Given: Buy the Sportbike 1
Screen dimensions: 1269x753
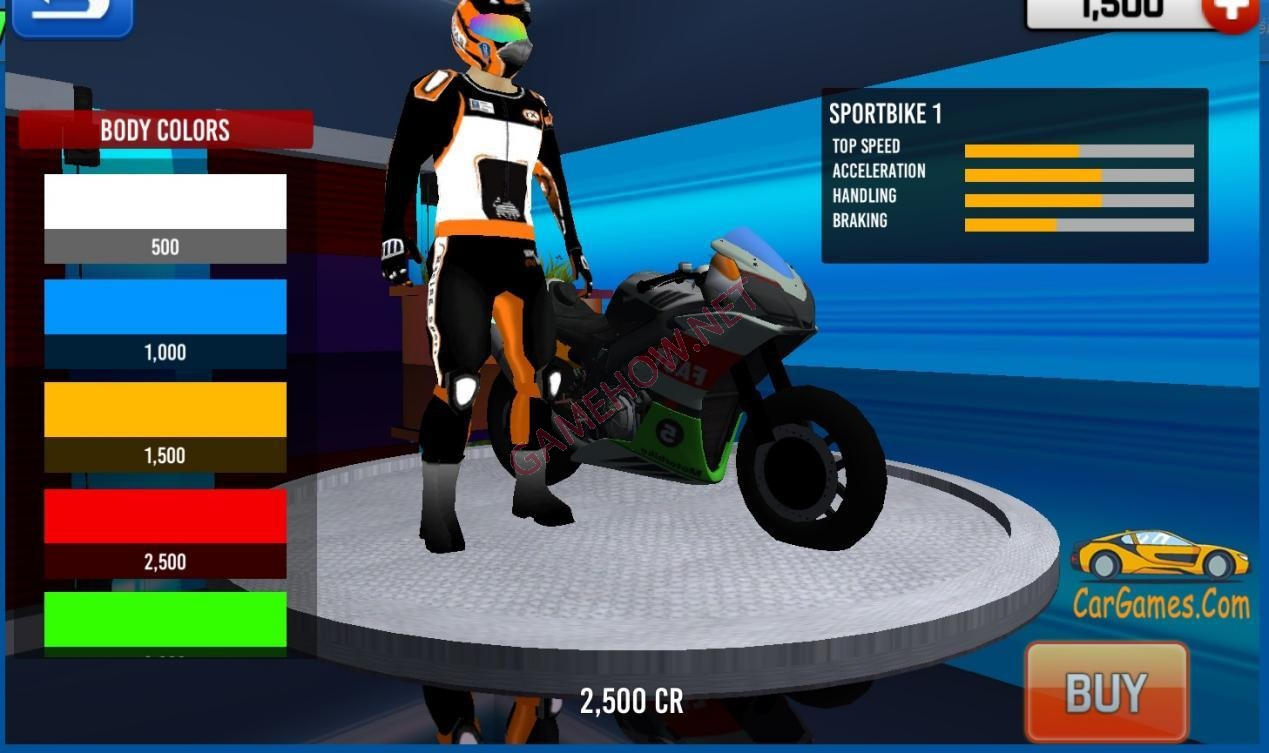Looking at the screenshot, I should 1106,692.
